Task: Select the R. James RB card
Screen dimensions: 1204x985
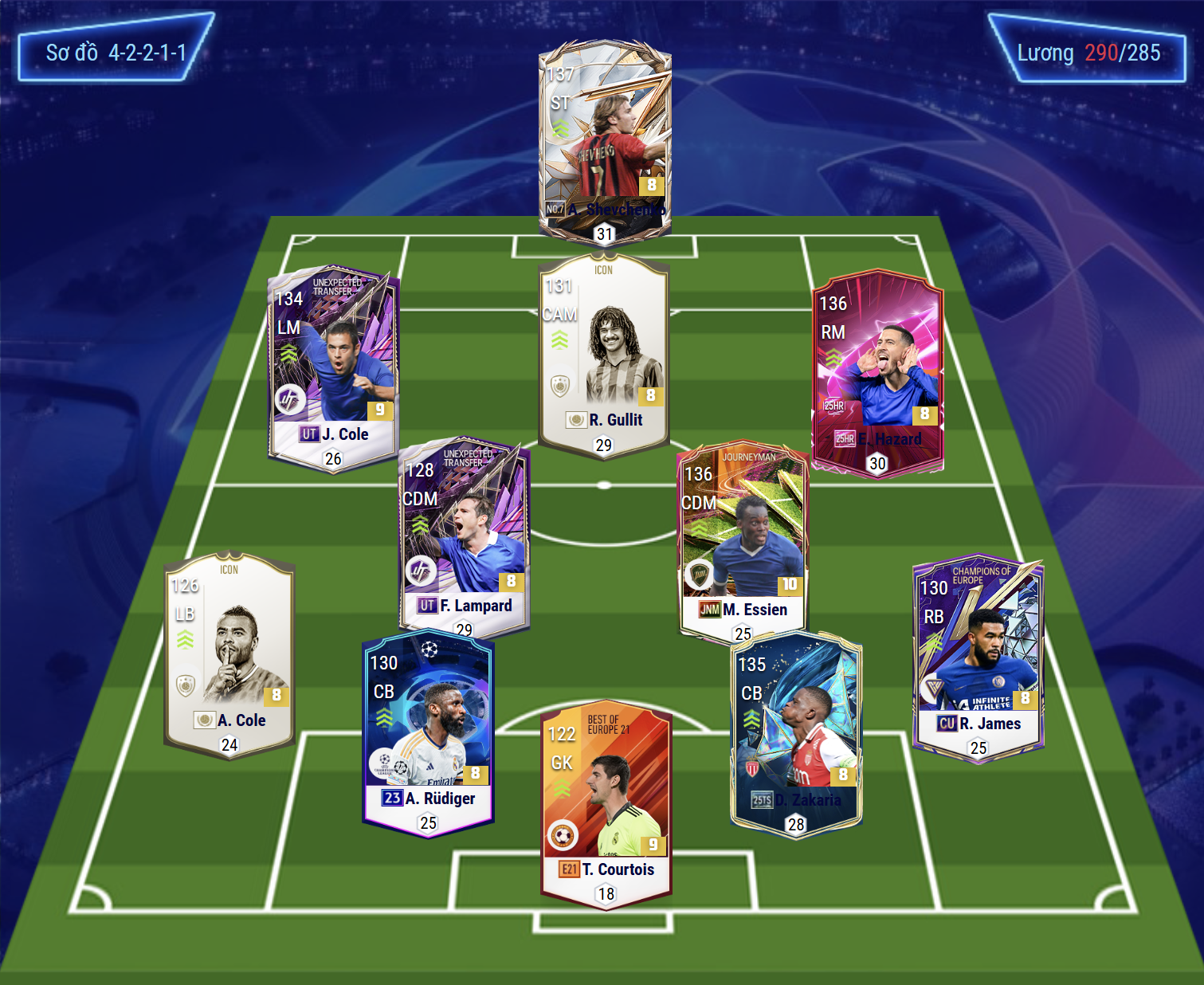Action: (x=978, y=657)
